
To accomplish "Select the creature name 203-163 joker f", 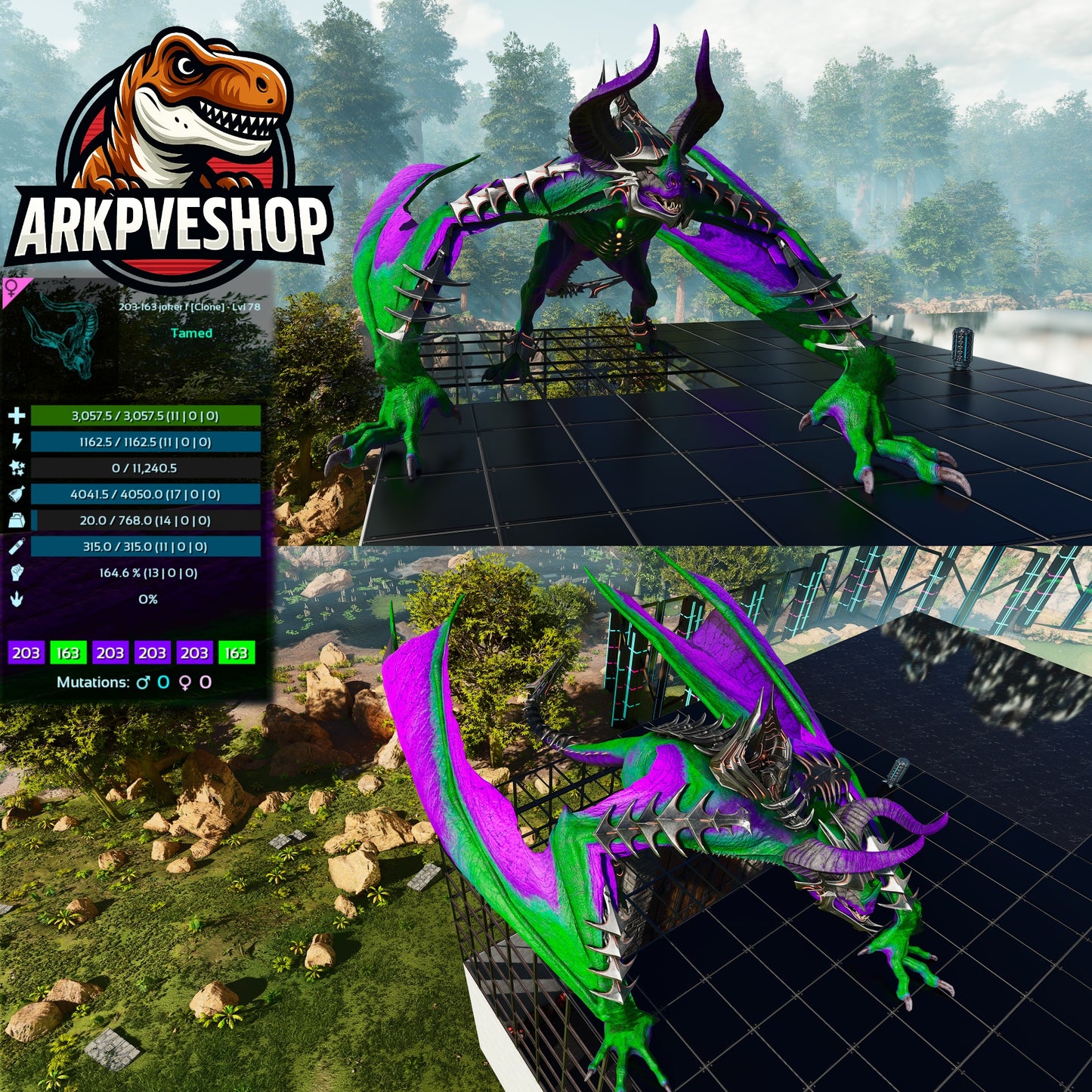I will pyautogui.click(x=188, y=306).
